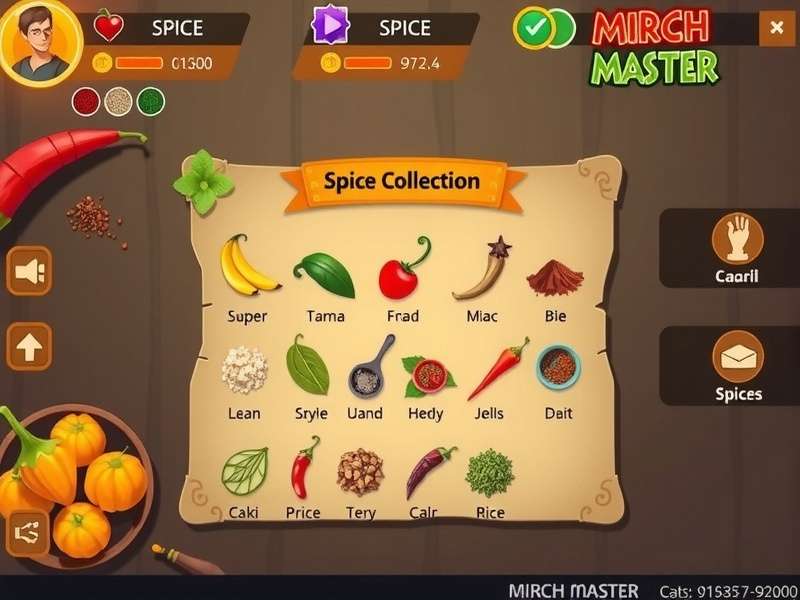Pick the Rice green herbs item

[490, 472]
